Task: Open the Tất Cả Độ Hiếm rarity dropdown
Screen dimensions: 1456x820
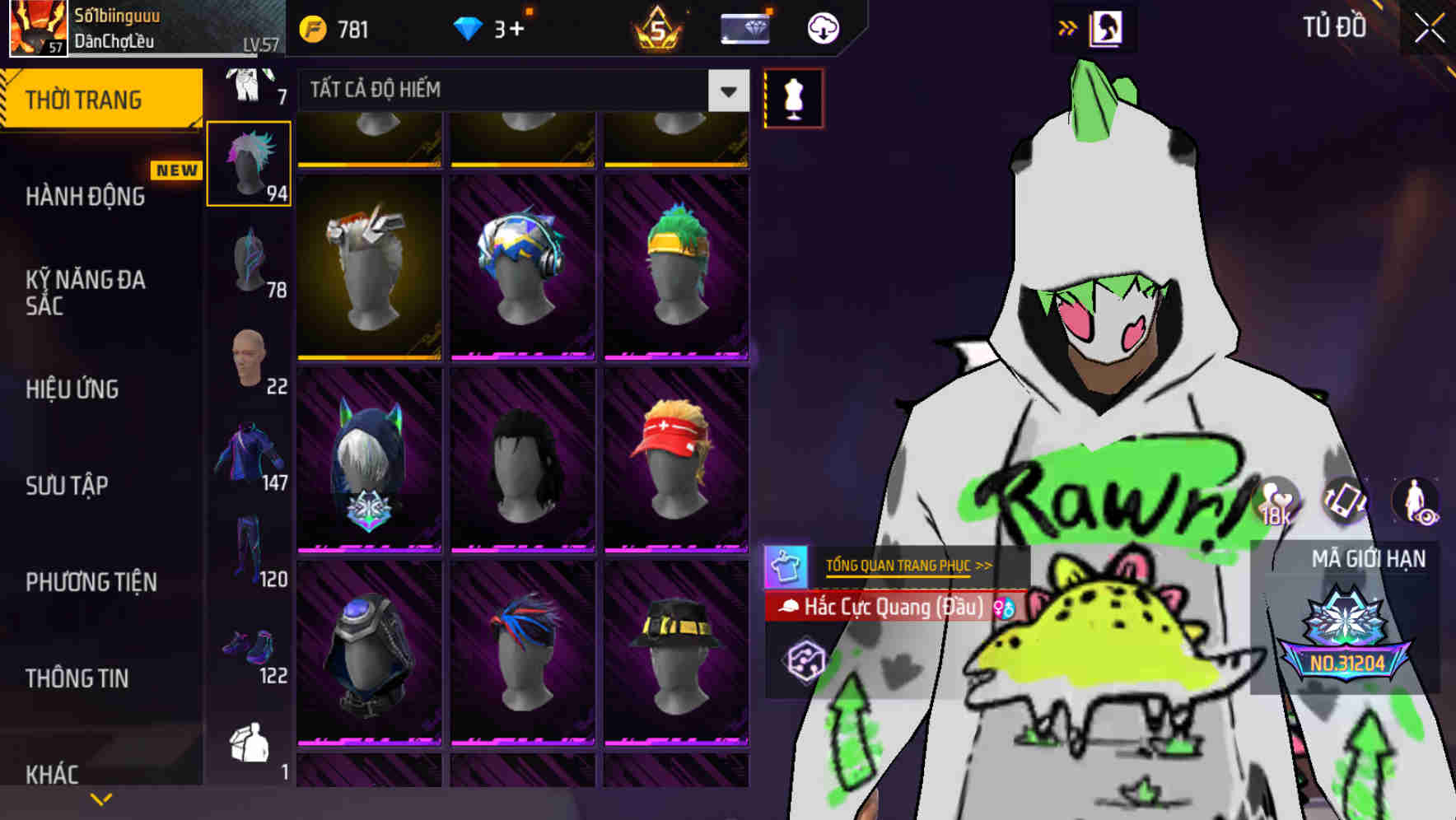Action: (x=517, y=91)
